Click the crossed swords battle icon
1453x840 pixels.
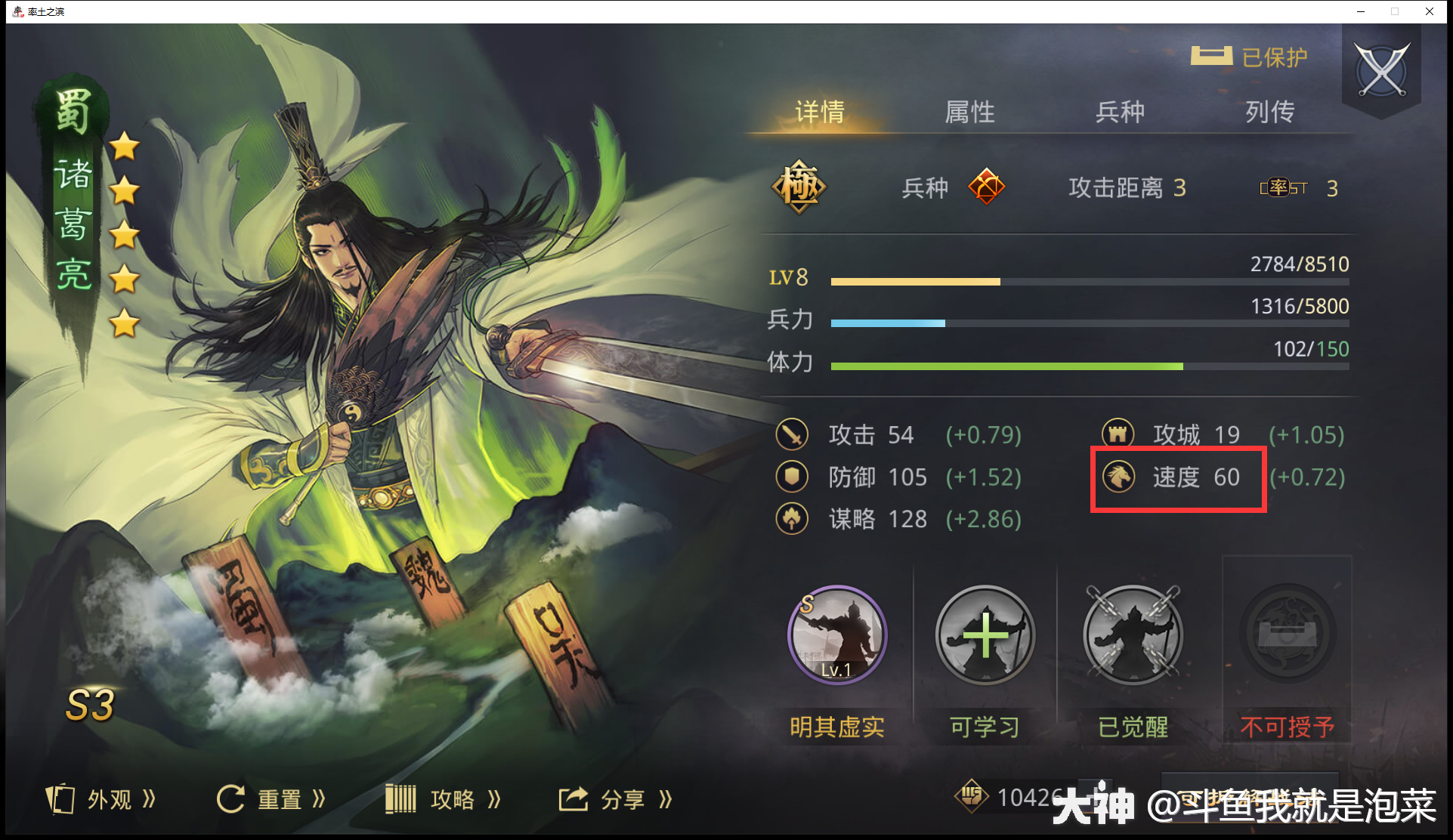click(x=1381, y=69)
